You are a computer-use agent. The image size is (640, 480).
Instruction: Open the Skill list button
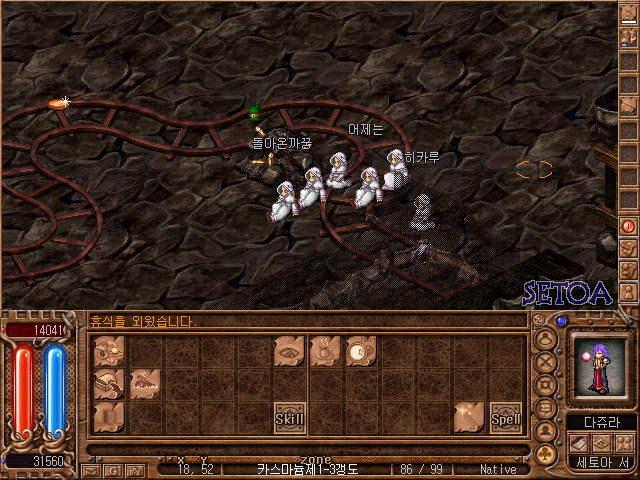(x=289, y=417)
